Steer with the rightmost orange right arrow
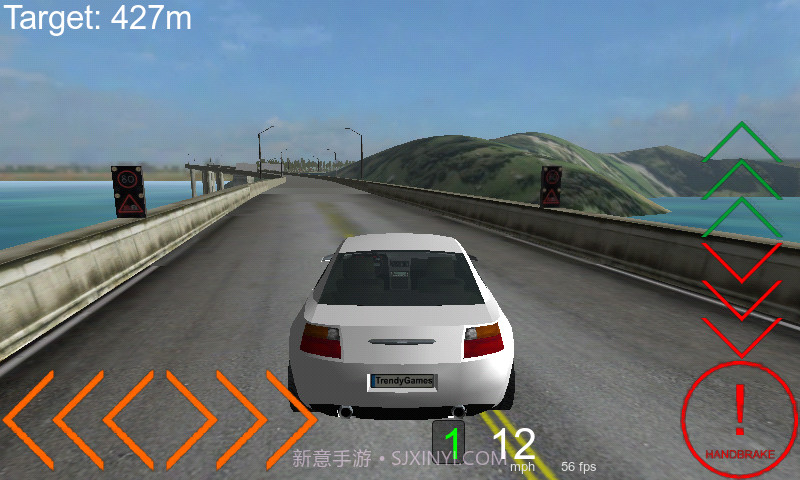800x480 pixels. pyautogui.click(x=290, y=418)
